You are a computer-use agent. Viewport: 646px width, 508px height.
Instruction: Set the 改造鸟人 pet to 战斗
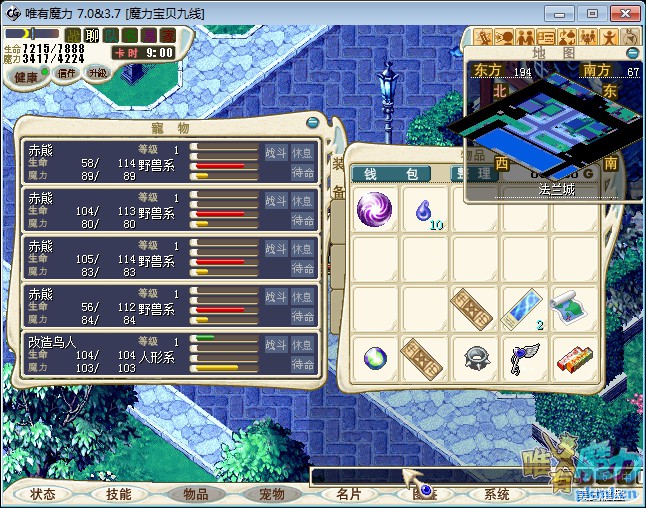(x=276, y=343)
